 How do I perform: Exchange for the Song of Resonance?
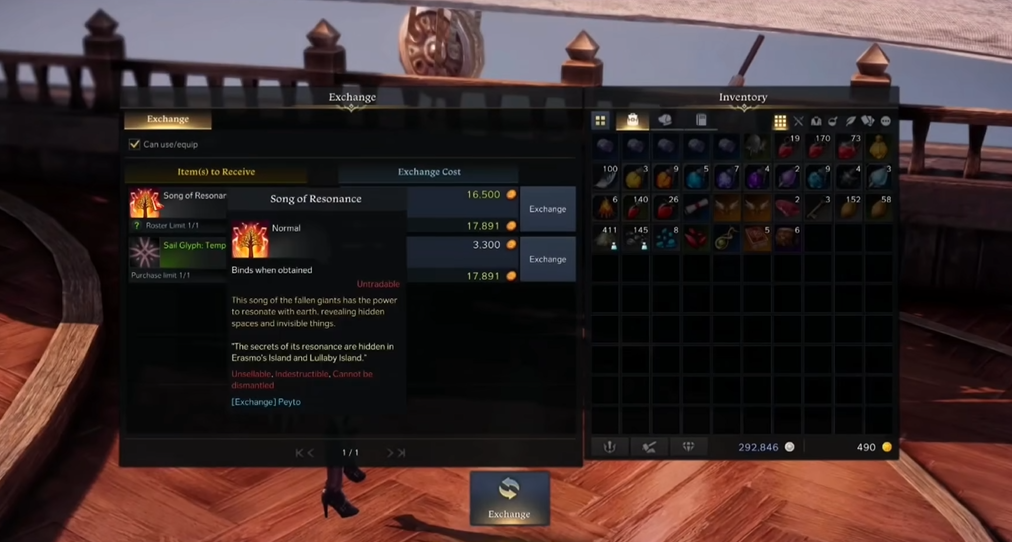547,209
